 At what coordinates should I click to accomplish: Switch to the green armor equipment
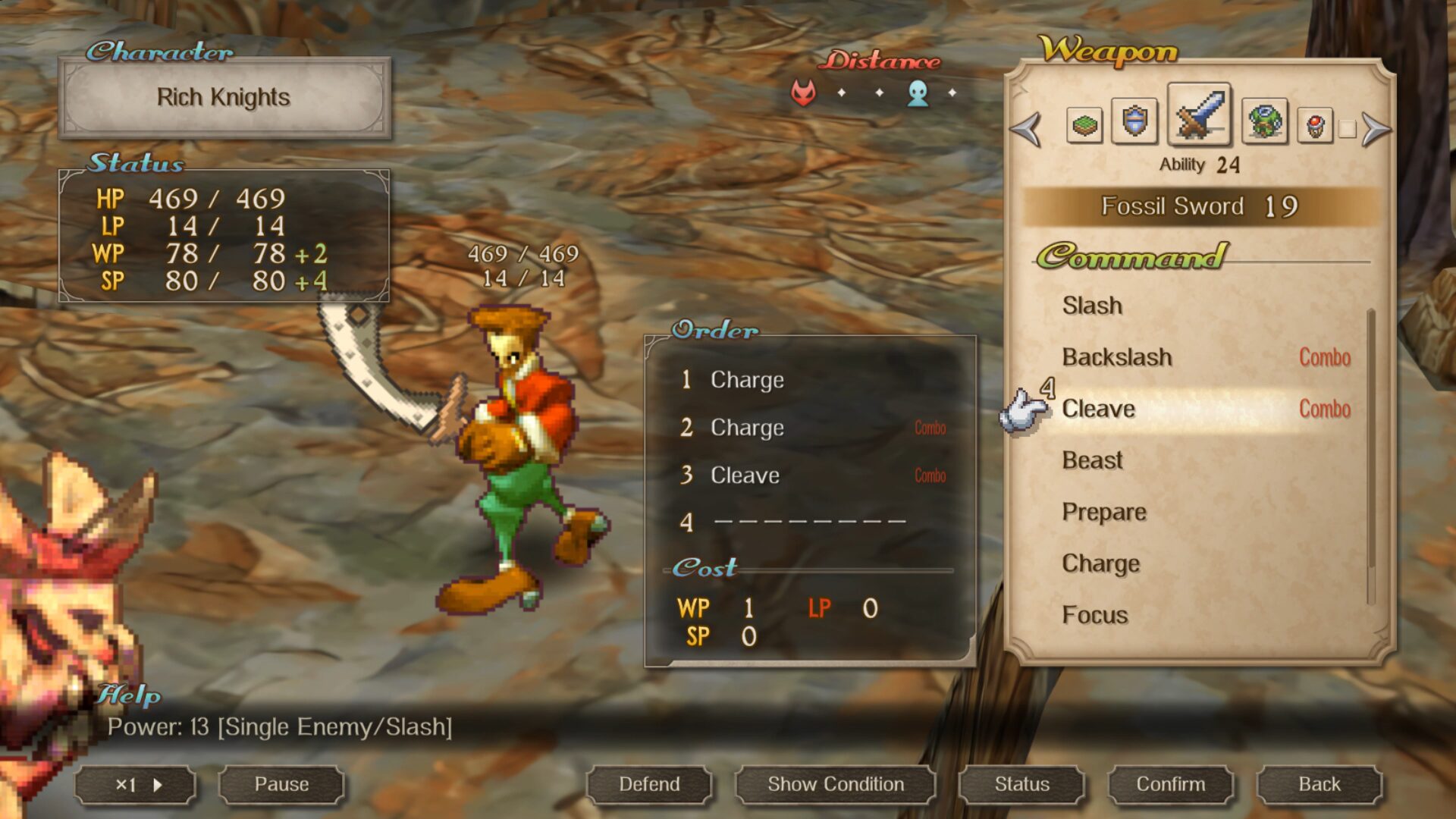coord(1264,121)
